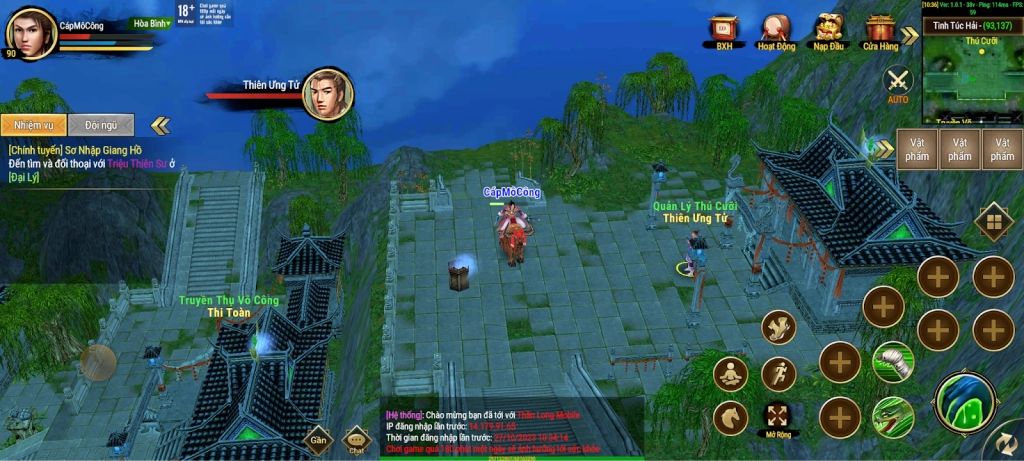Collapse the quest panel with the arrow
The image size is (1024, 461).
pos(160,125)
